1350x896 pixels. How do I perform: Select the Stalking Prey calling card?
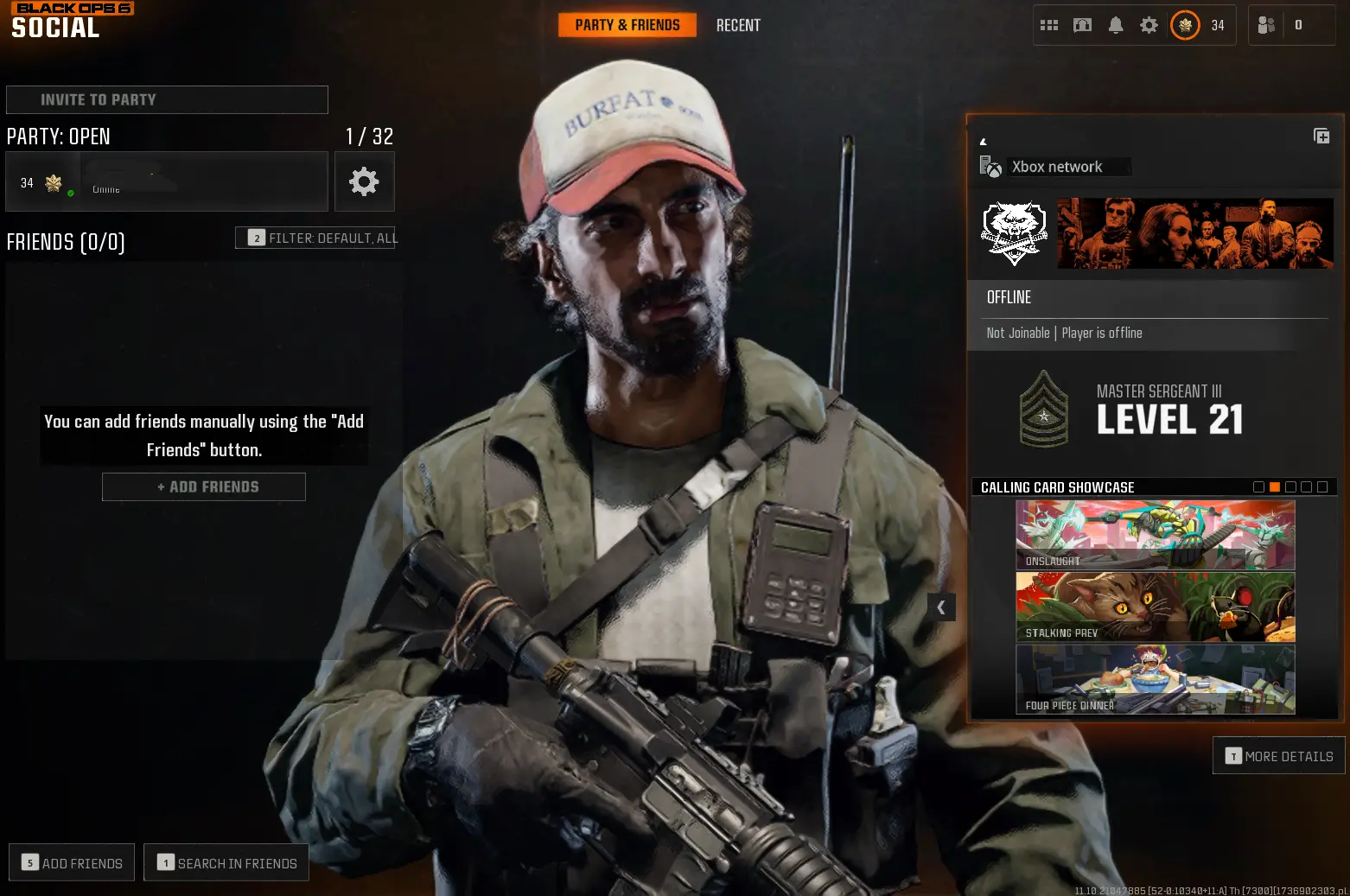pyautogui.click(x=1155, y=607)
